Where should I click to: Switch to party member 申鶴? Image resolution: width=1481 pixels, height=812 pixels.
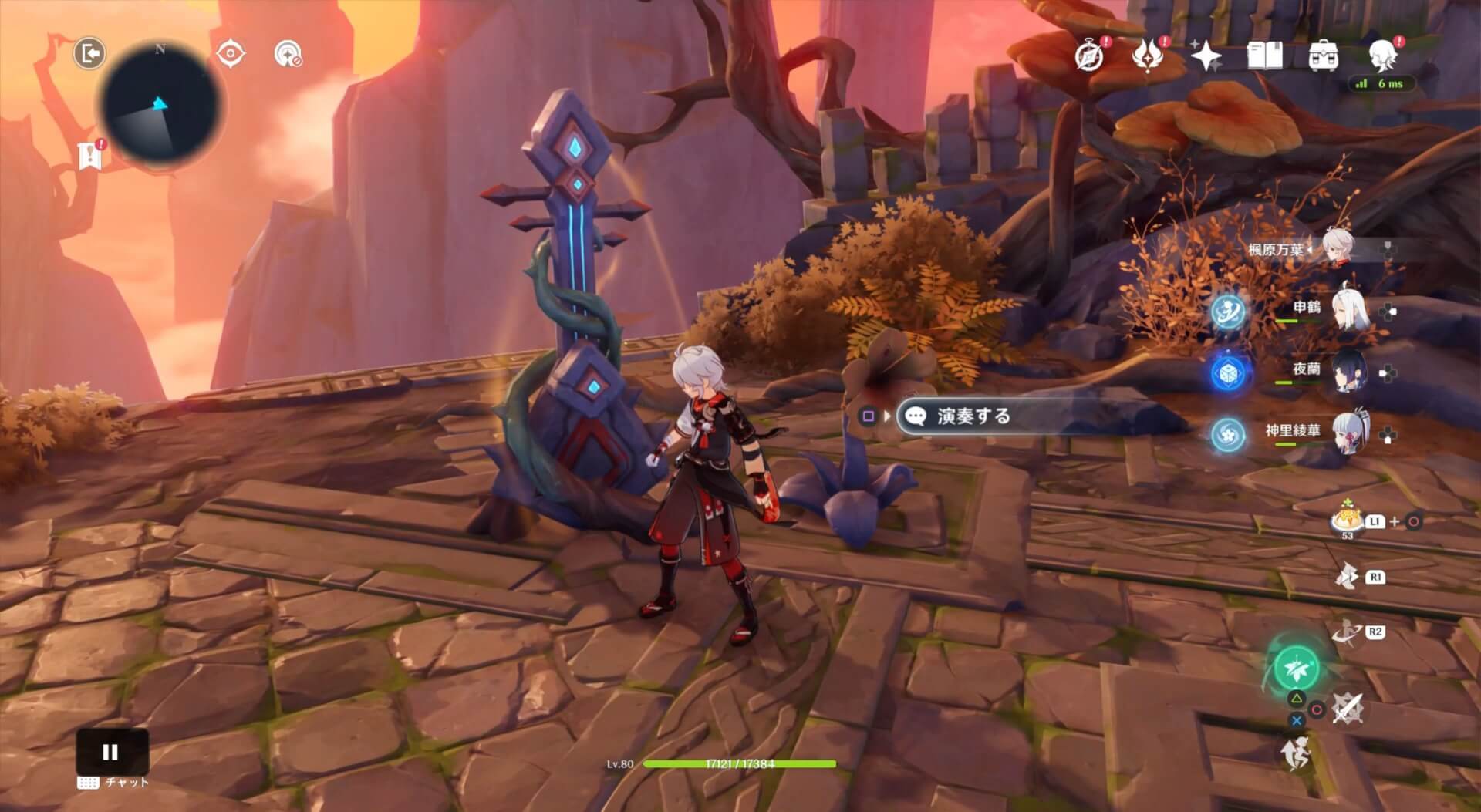(1350, 310)
